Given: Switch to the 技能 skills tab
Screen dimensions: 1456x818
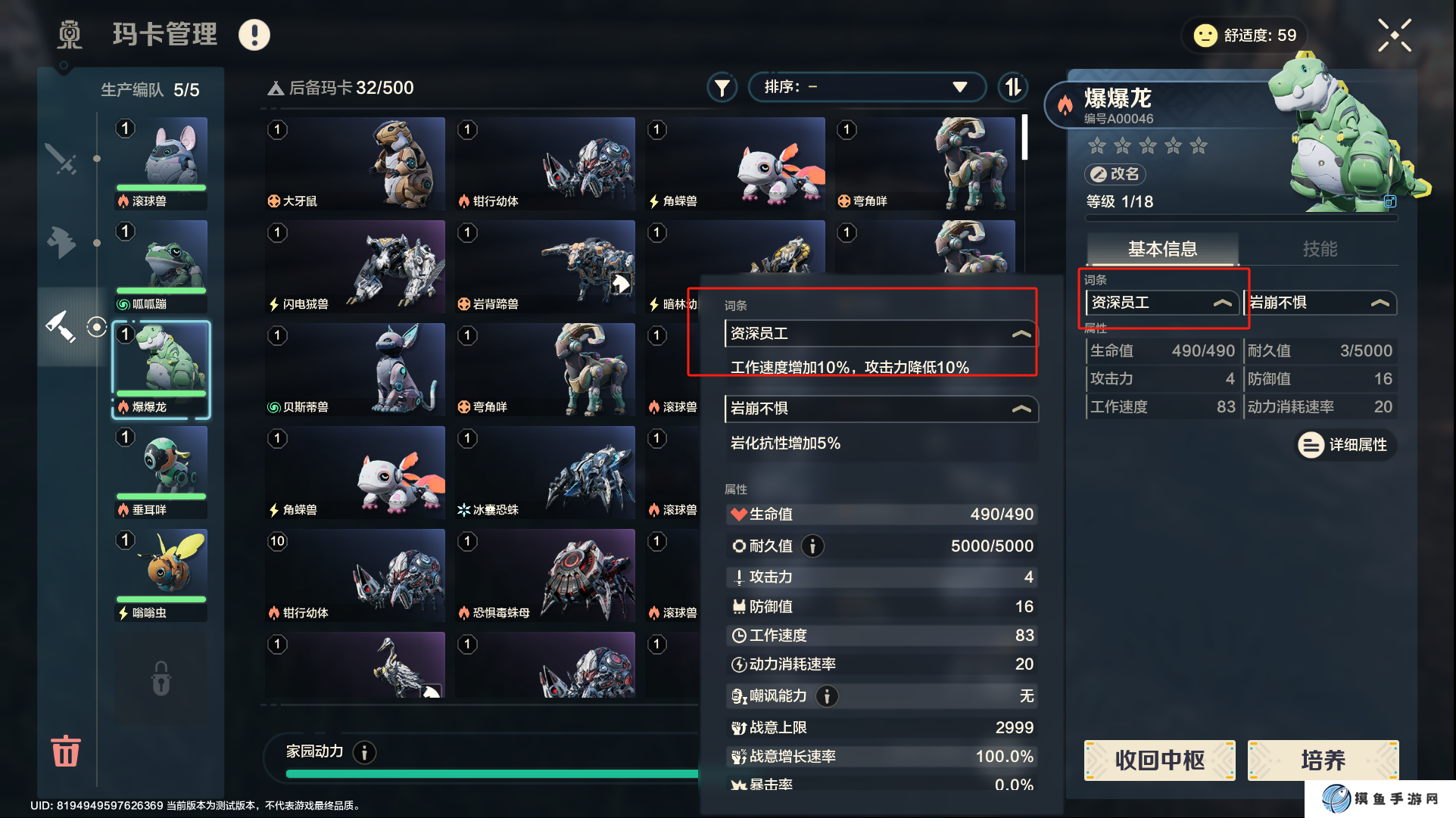Looking at the screenshot, I should click(x=1319, y=249).
